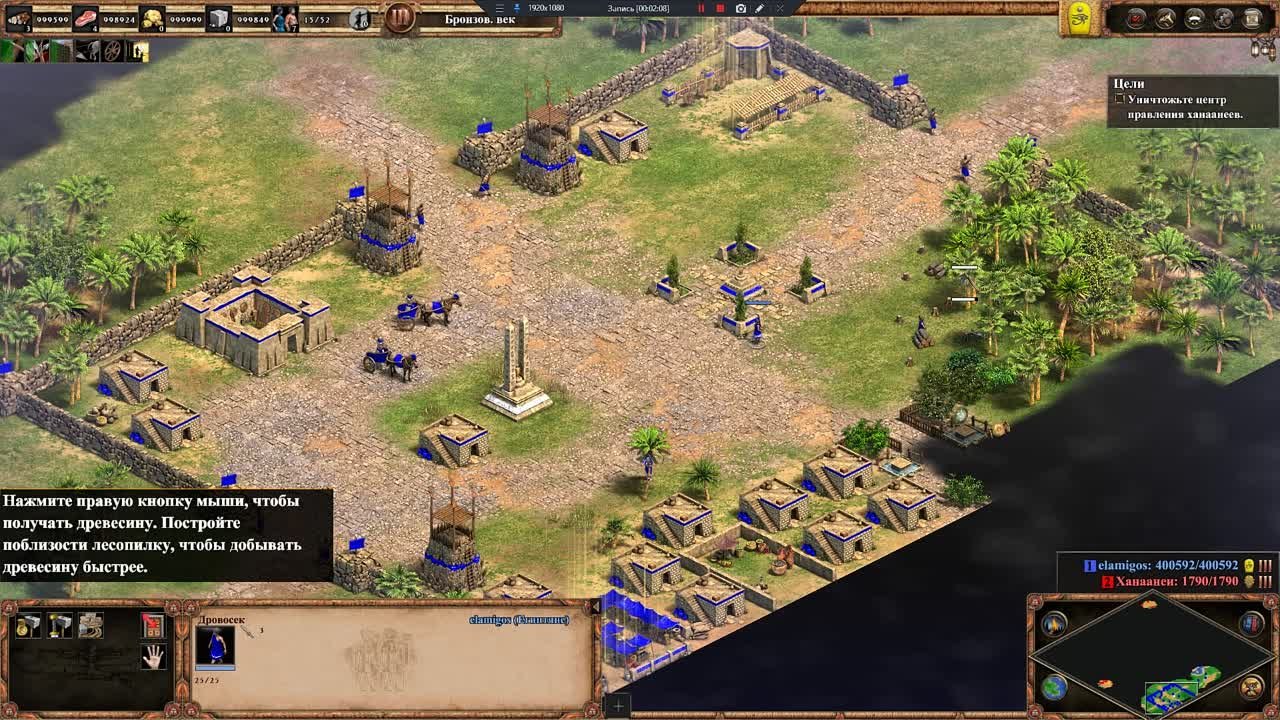This screenshot has height=720, width=1280.
Task: Click the pencil icon in recording overlay
Action: click(760, 8)
